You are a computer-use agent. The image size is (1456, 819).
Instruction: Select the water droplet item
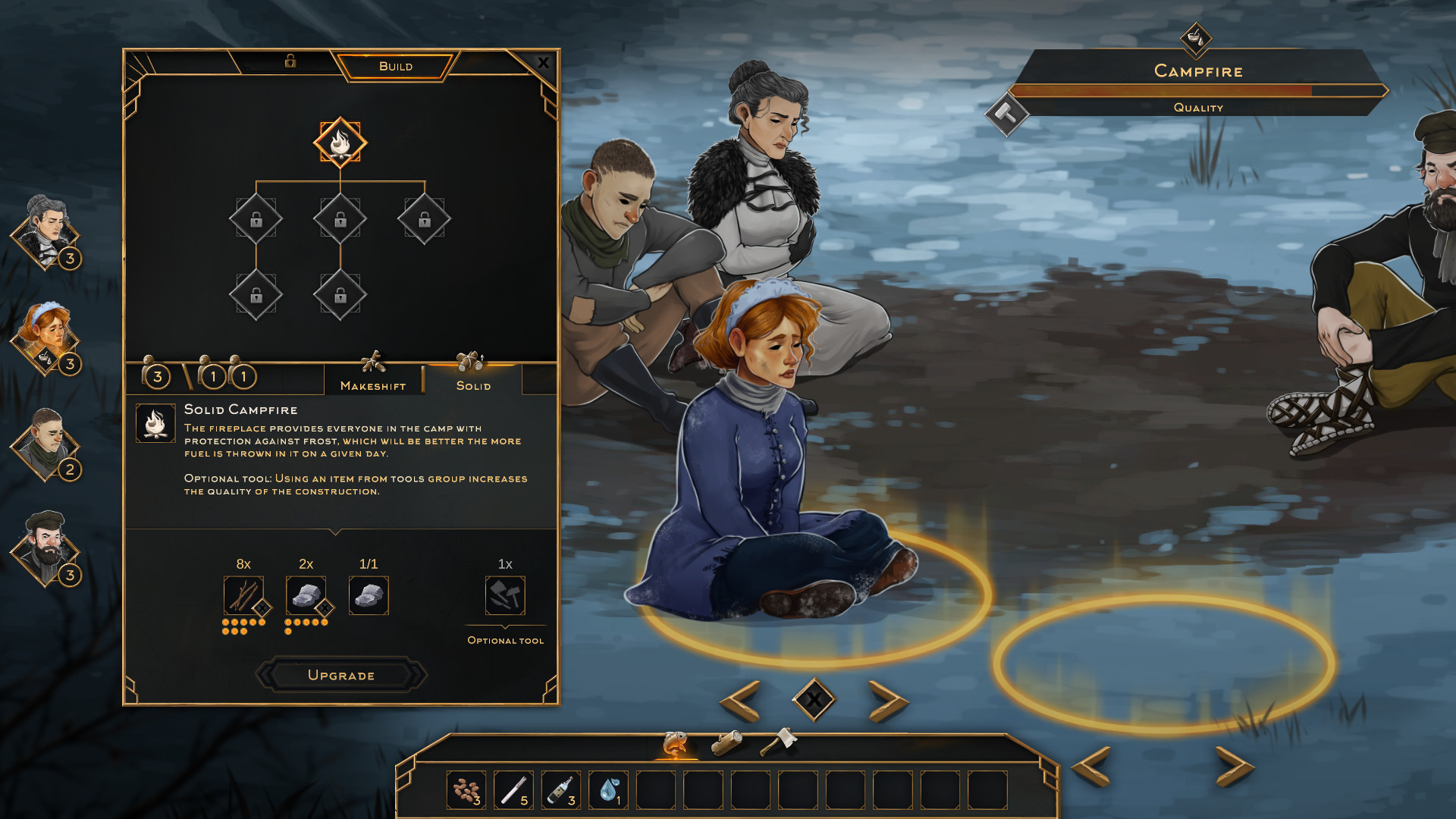608,790
